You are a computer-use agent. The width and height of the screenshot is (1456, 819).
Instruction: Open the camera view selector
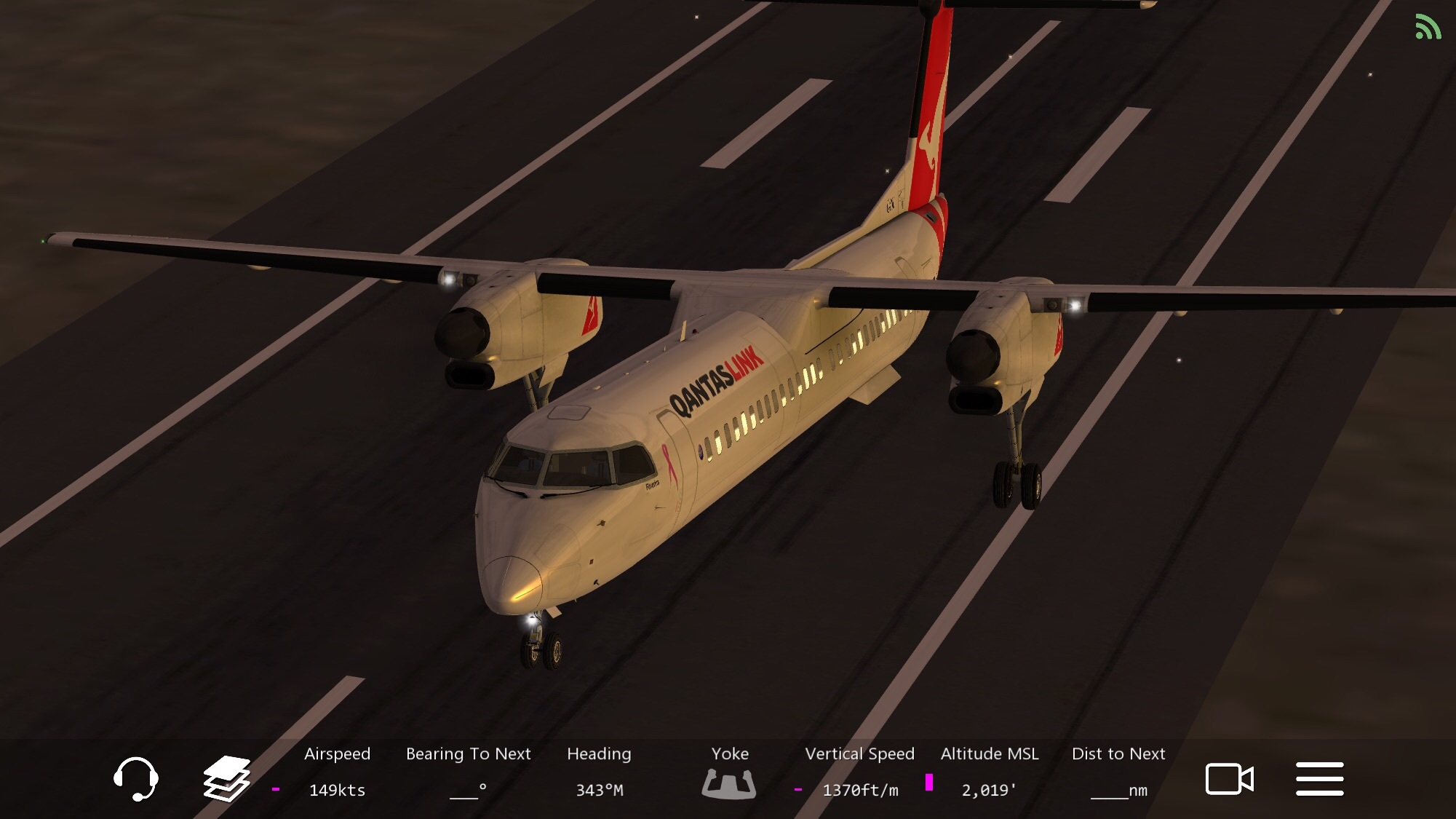click(x=1229, y=779)
